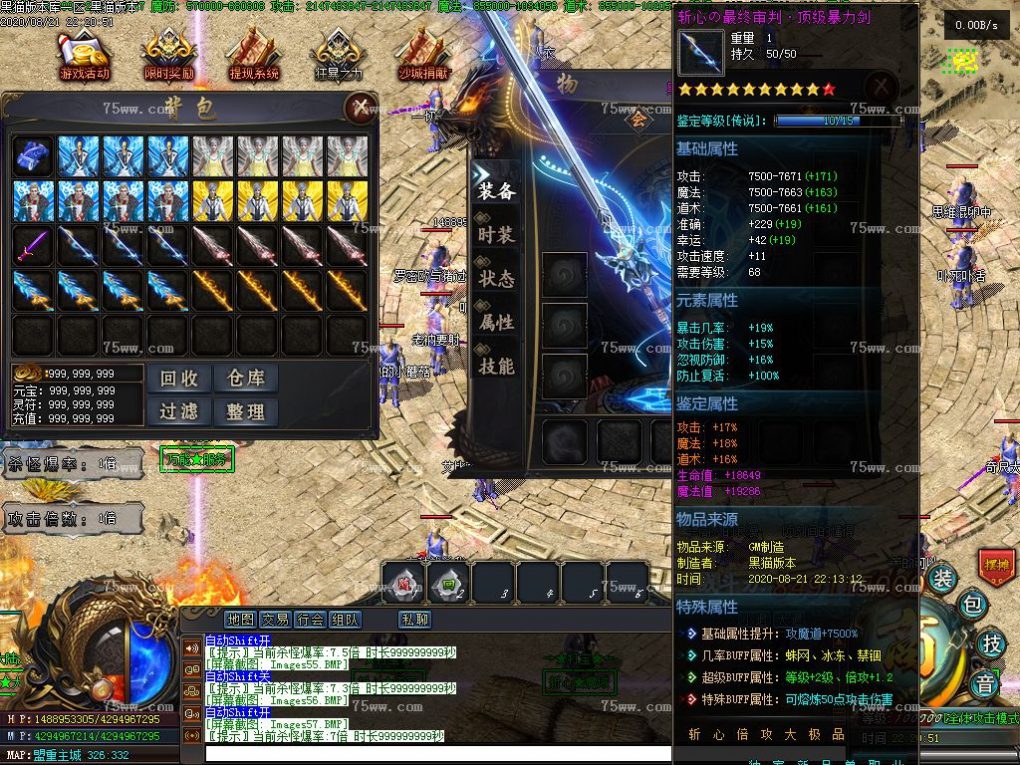Image resolution: width=1020 pixels, height=765 pixels.
Task: Toggle sound with the 音 button
Action: point(987,685)
